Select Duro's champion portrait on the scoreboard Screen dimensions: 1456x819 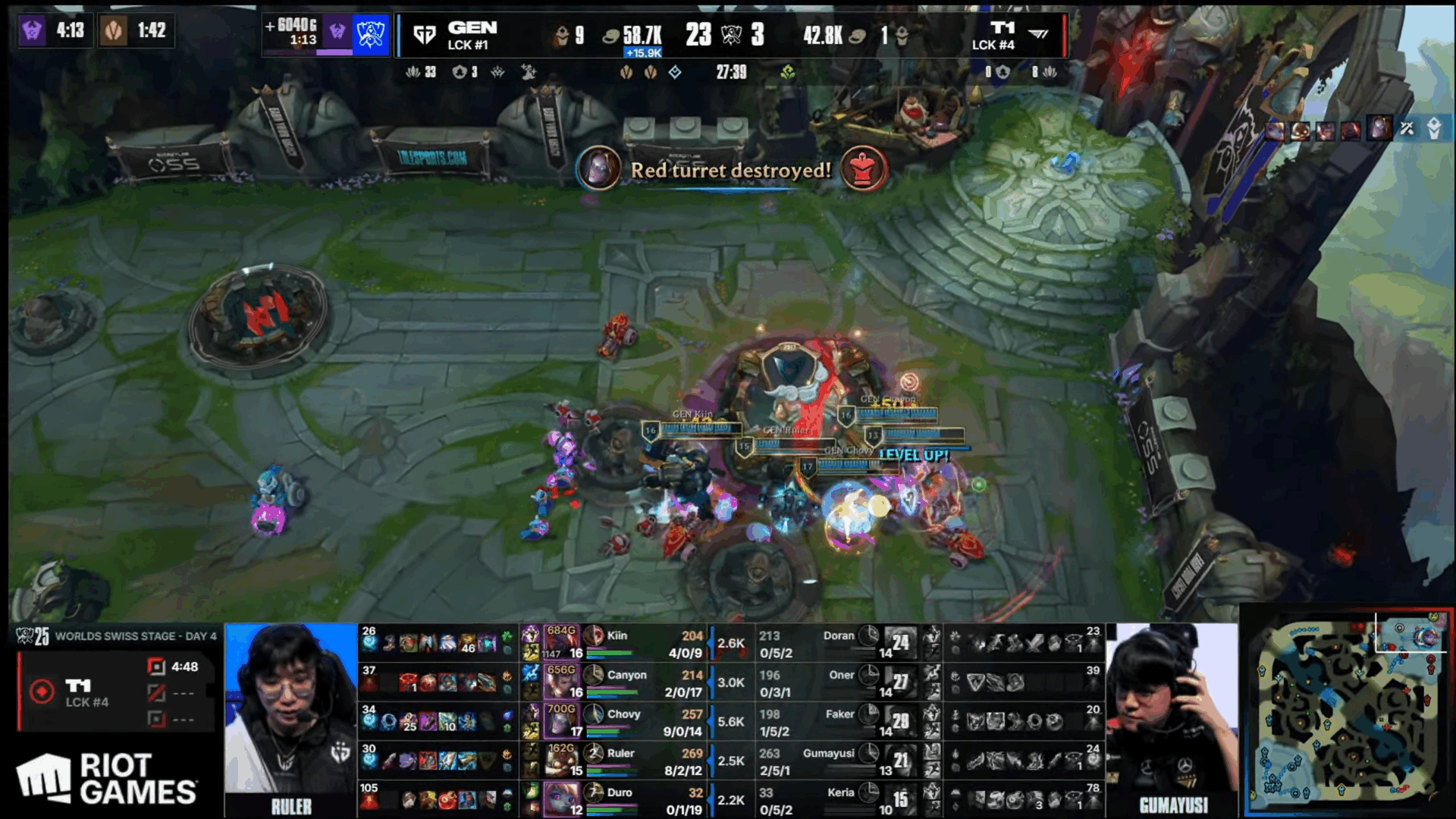tap(561, 800)
